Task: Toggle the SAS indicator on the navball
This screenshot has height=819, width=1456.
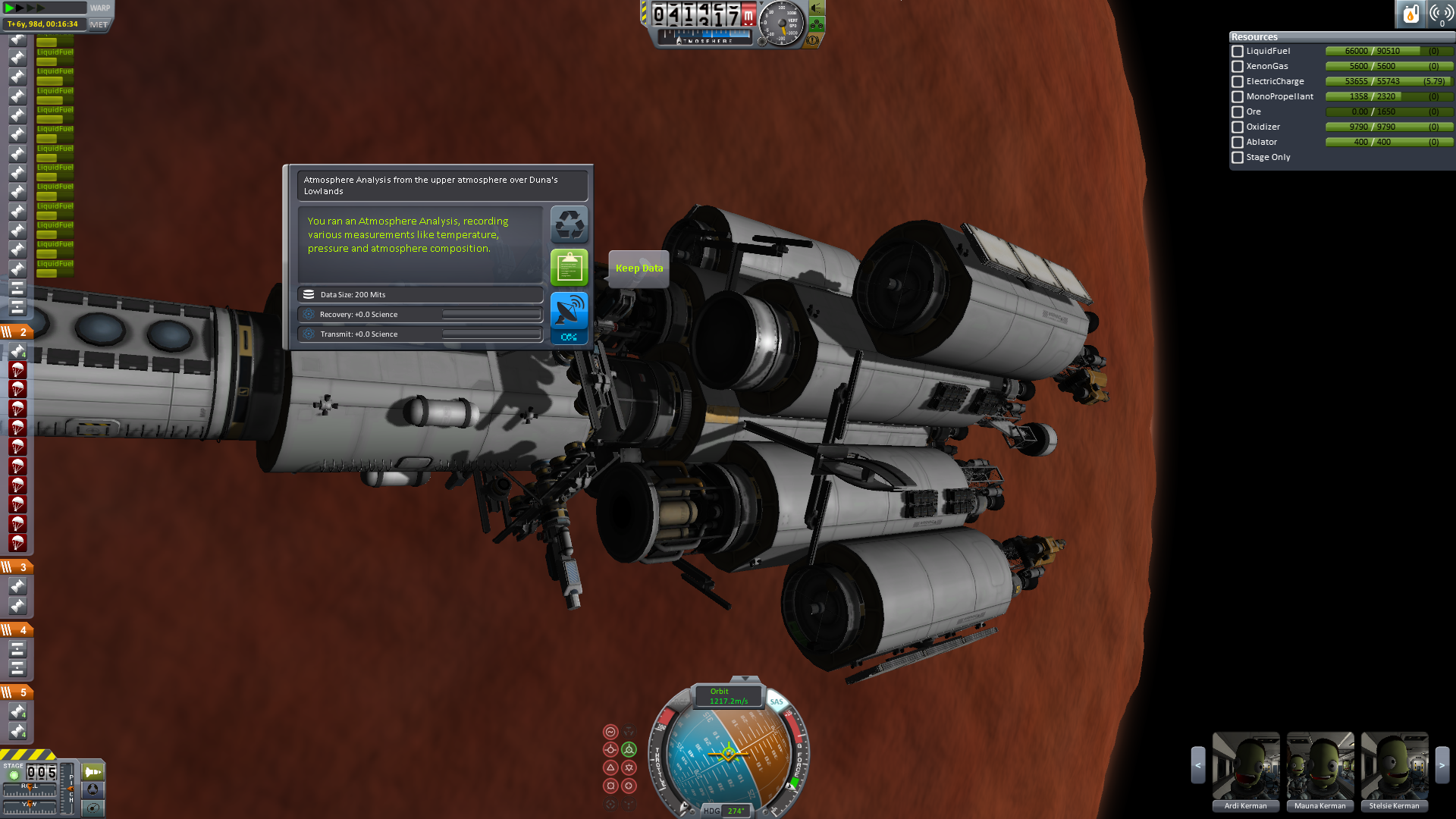Action: pyautogui.click(x=777, y=702)
